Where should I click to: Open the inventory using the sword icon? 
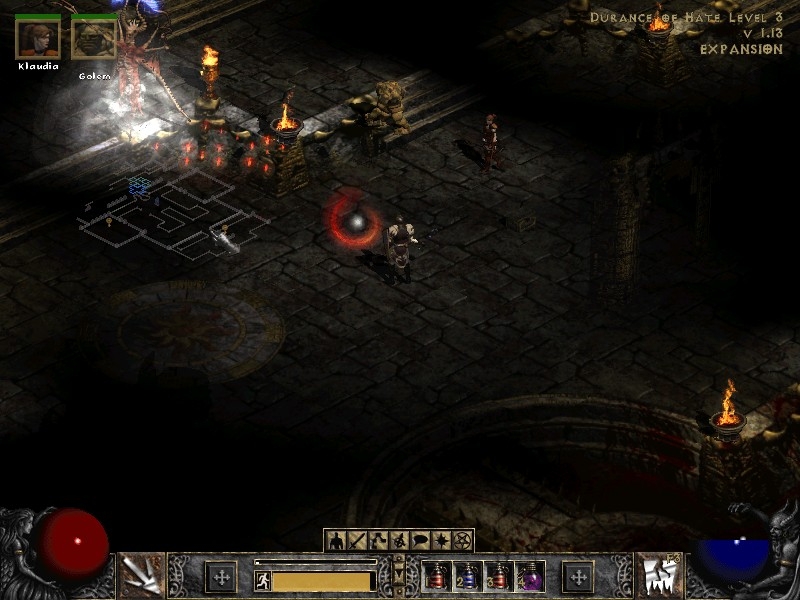pos(355,541)
